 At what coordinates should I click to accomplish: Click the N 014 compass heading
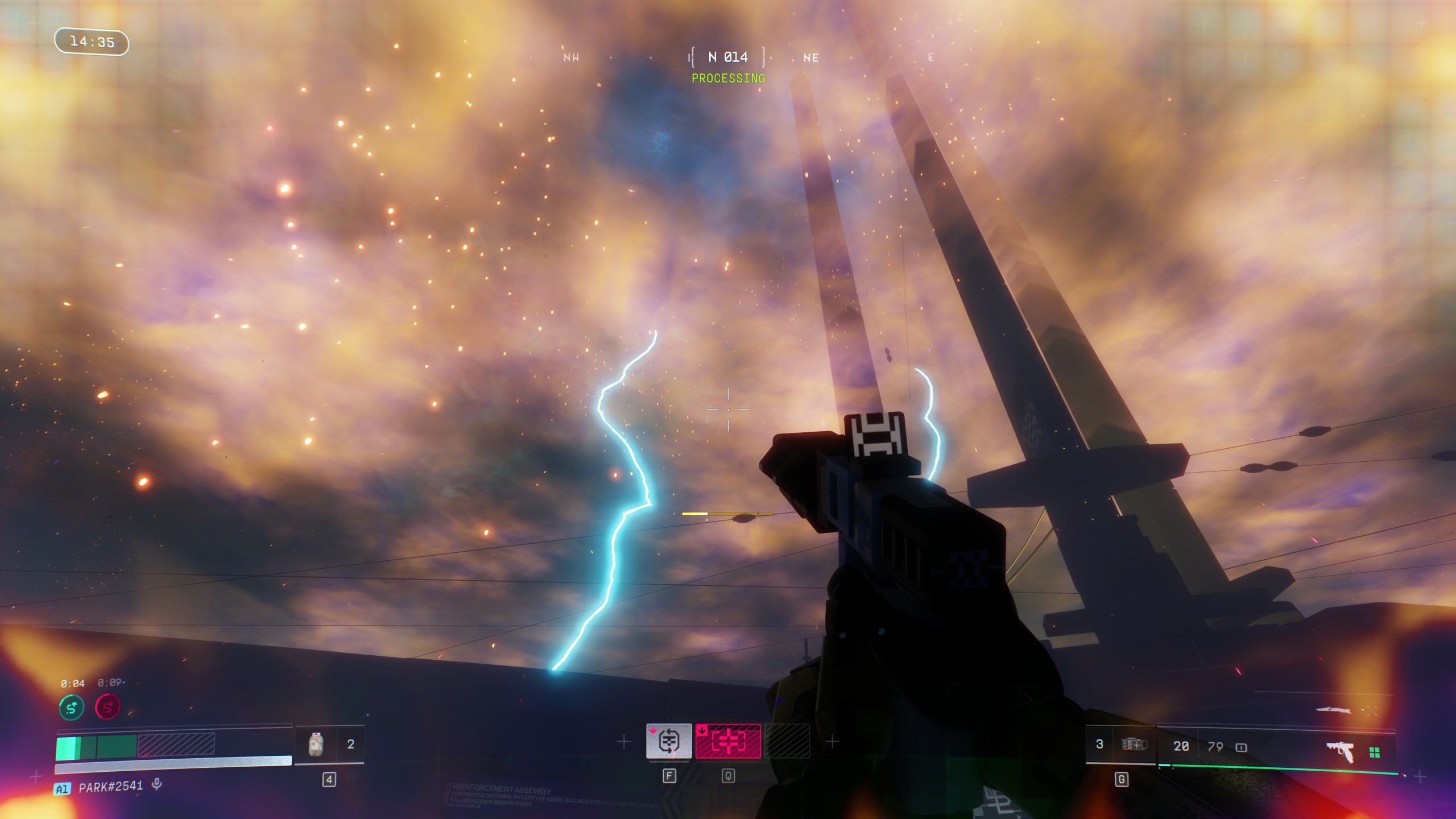727,57
